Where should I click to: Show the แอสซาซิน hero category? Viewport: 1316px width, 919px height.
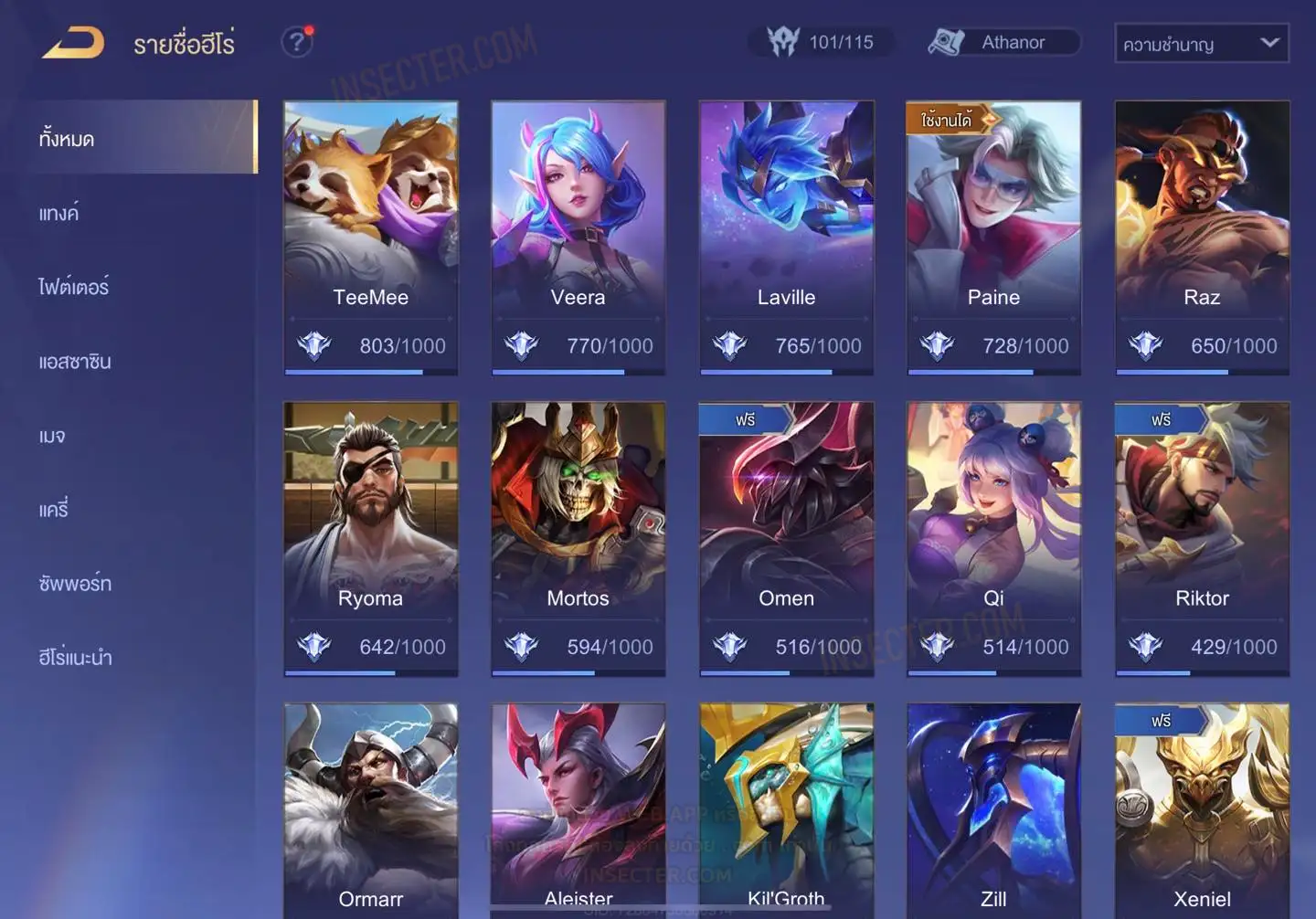75,361
